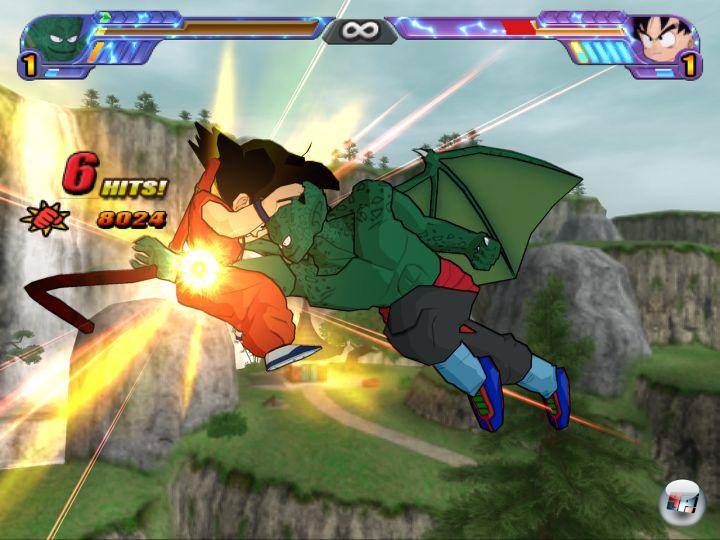720x540 pixels.
Task: Click the green fighter portrait
Action: (x=50, y=38)
